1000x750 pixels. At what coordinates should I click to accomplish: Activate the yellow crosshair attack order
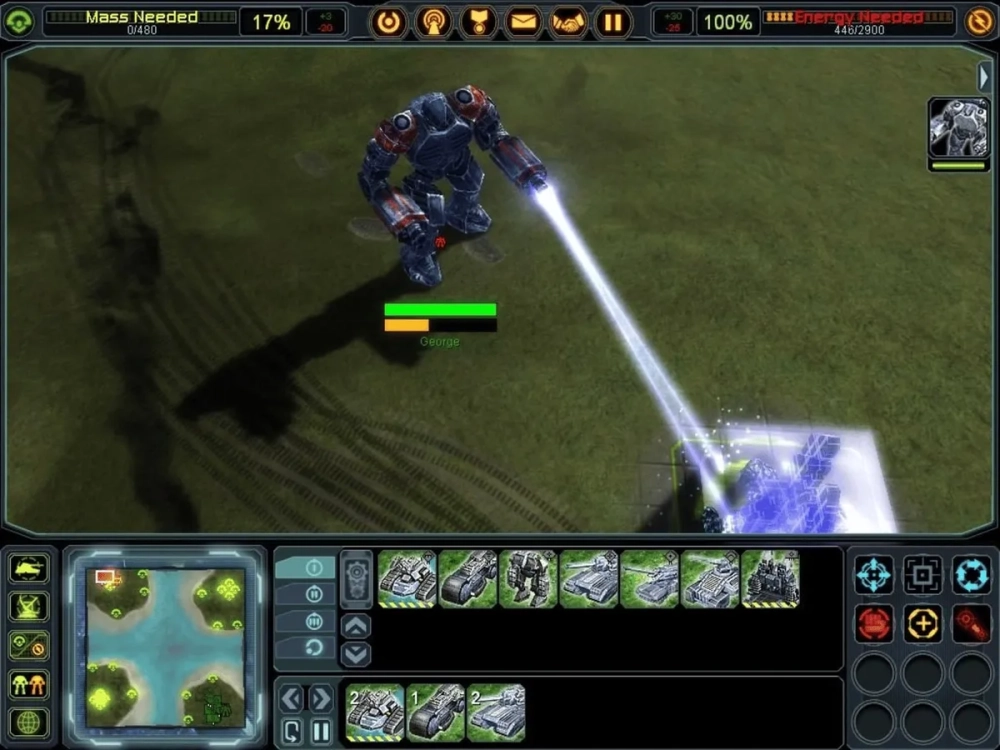(x=922, y=623)
